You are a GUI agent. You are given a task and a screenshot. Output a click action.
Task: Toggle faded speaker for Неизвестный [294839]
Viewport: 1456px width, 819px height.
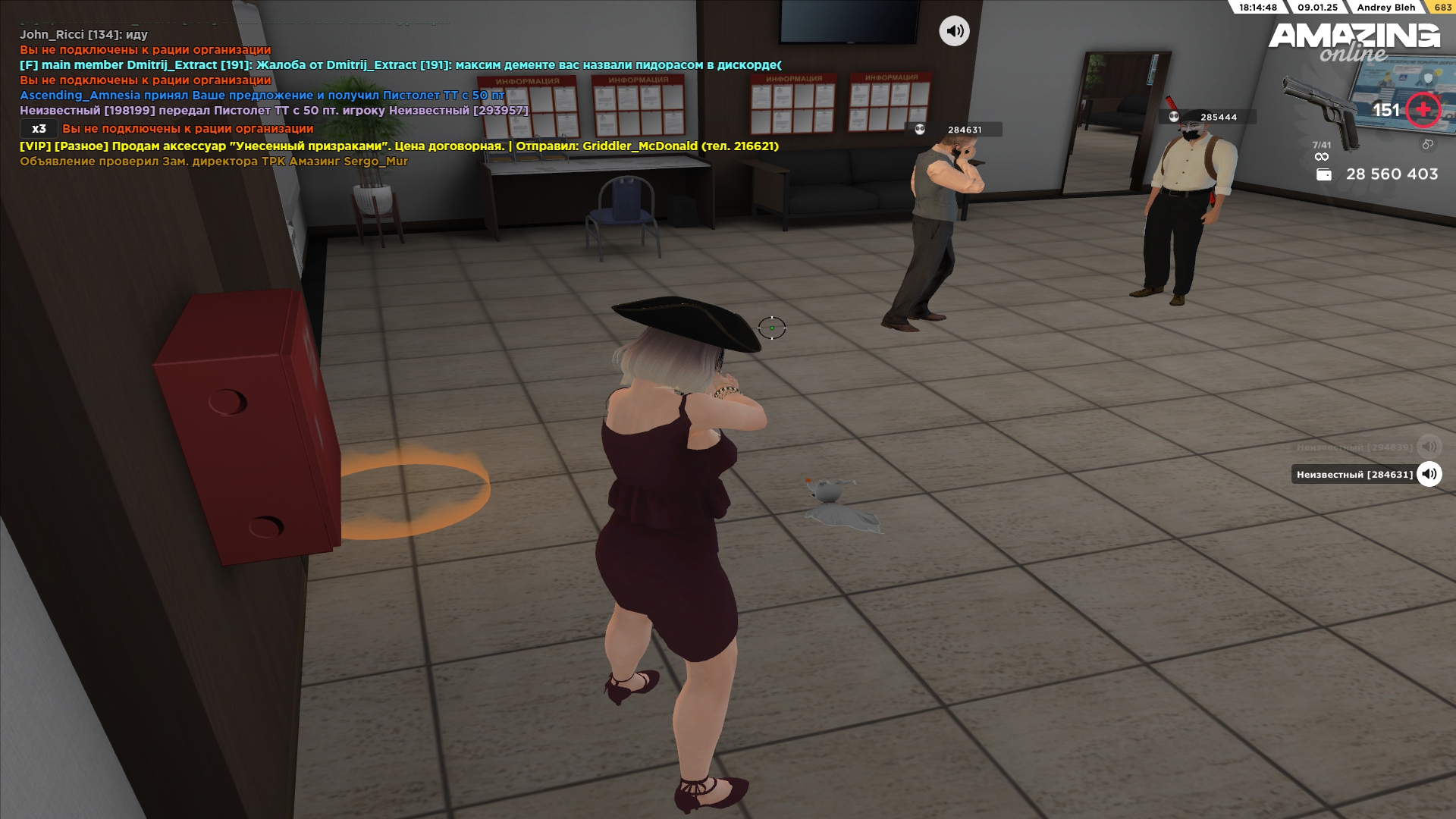1429,447
